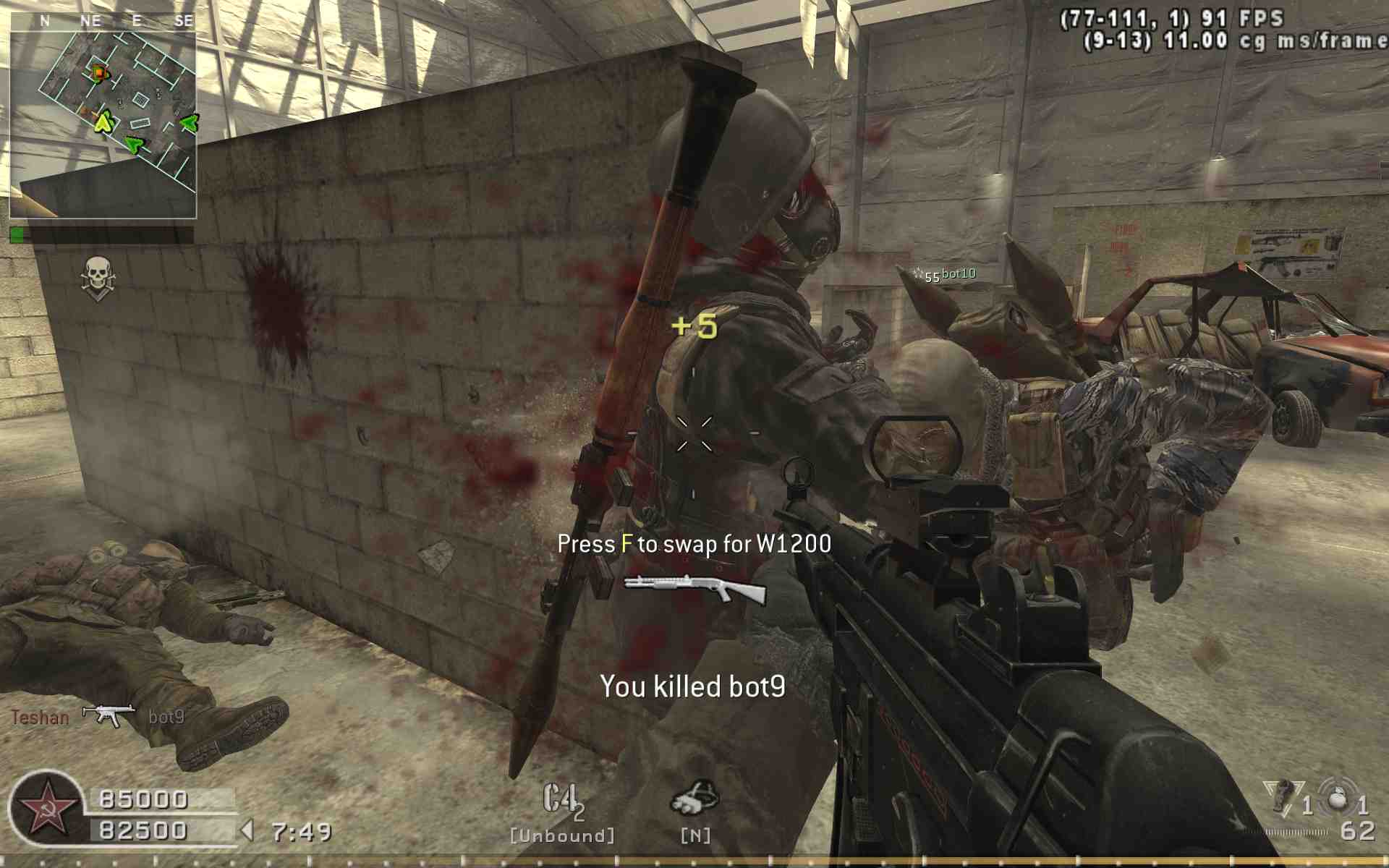Click the skull and crossbones icon
This screenshot has width=1389, height=868.
(x=96, y=278)
